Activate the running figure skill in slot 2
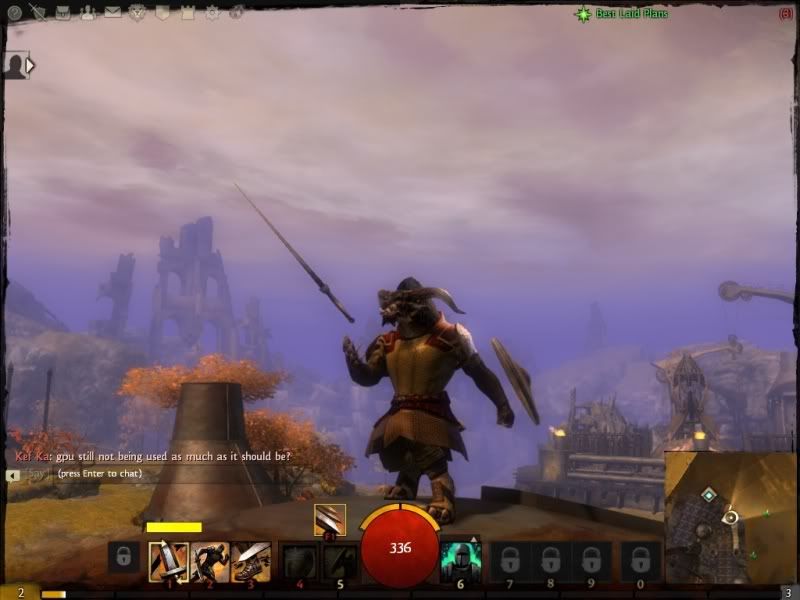The width and height of the screenshot is (800, 600). 210,560
